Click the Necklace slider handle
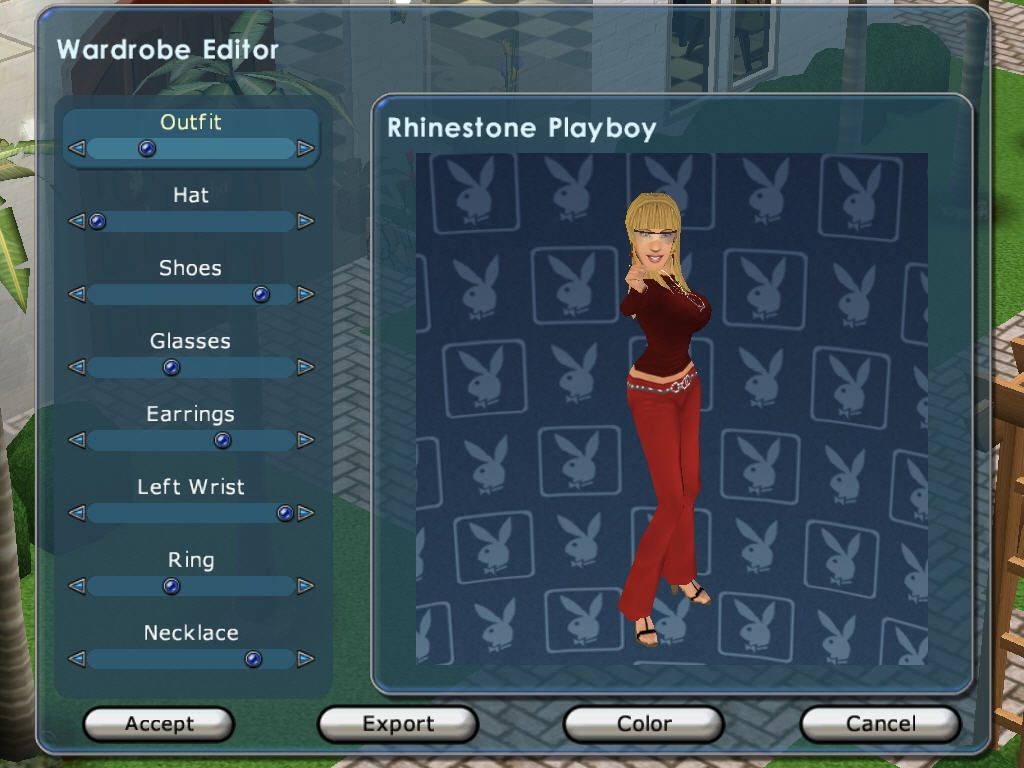 pyautogui.click(x=253, y=660)
